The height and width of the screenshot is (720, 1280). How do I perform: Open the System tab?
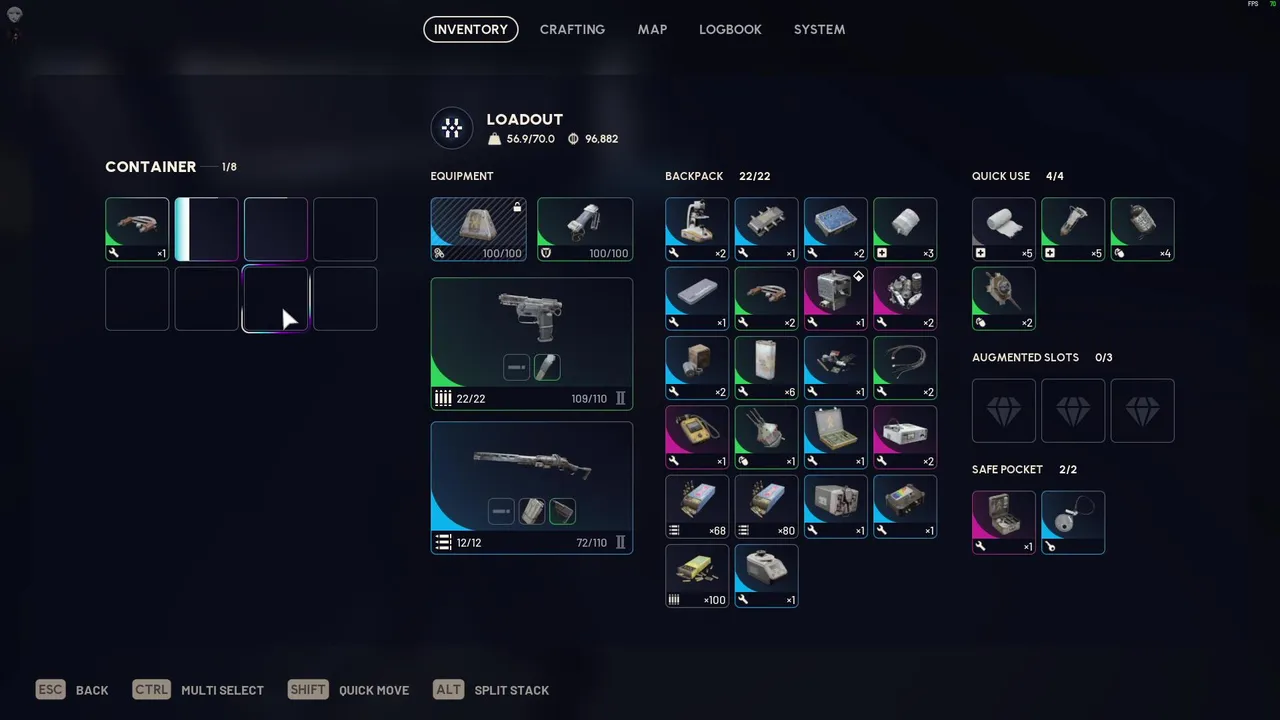pyautogui.click(x=819, y=29)
